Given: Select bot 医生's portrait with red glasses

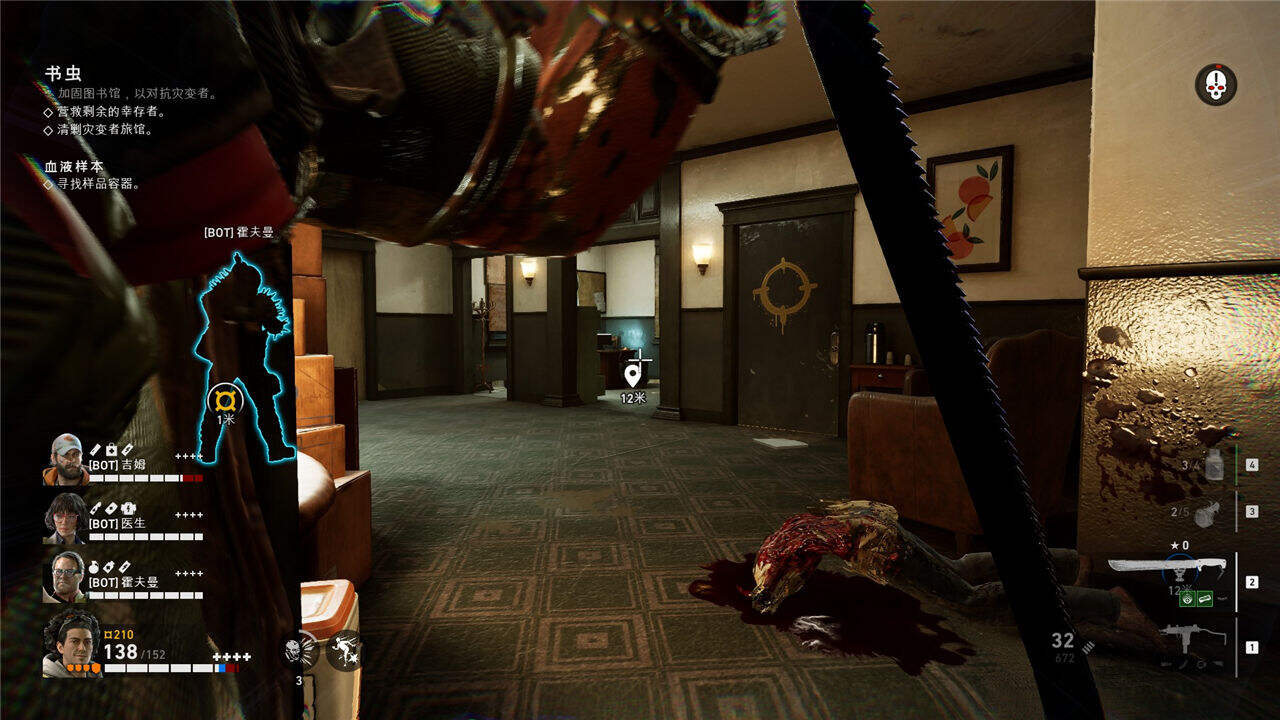Looking at the screenshot, I should (x=65, y=517).
